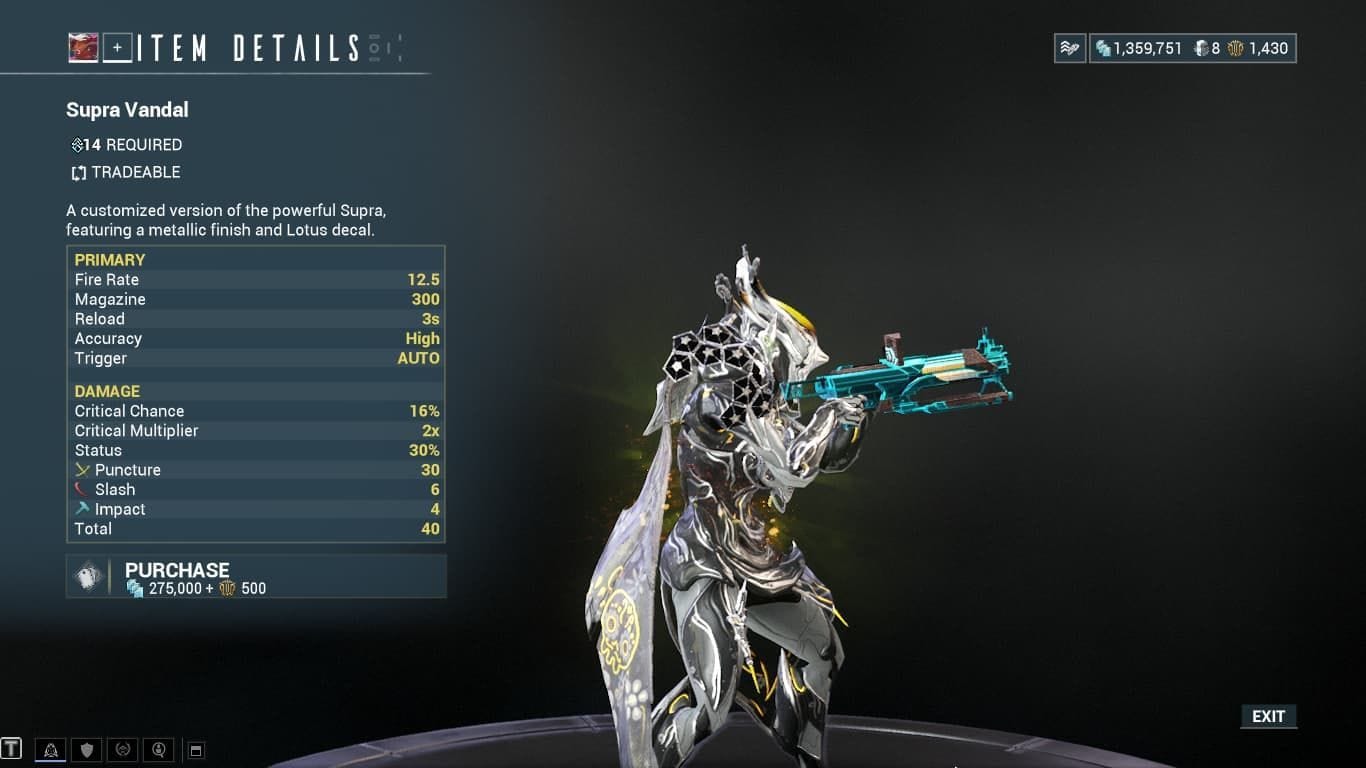Click the shield icon in the bottom bar
Viewport: 1366px width, 768px height.
click(85, 749)
